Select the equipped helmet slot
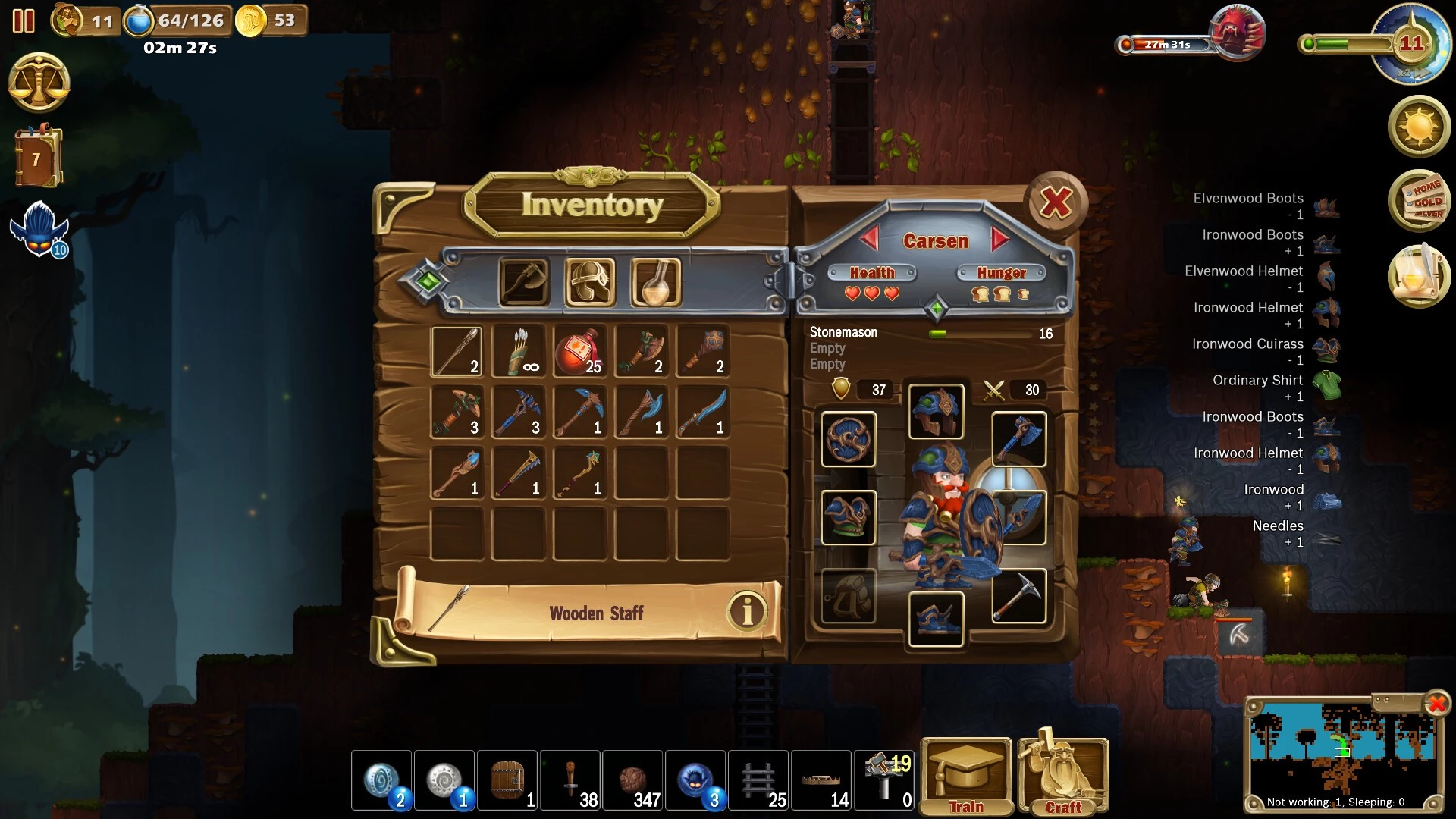 [x=936, y=412]
